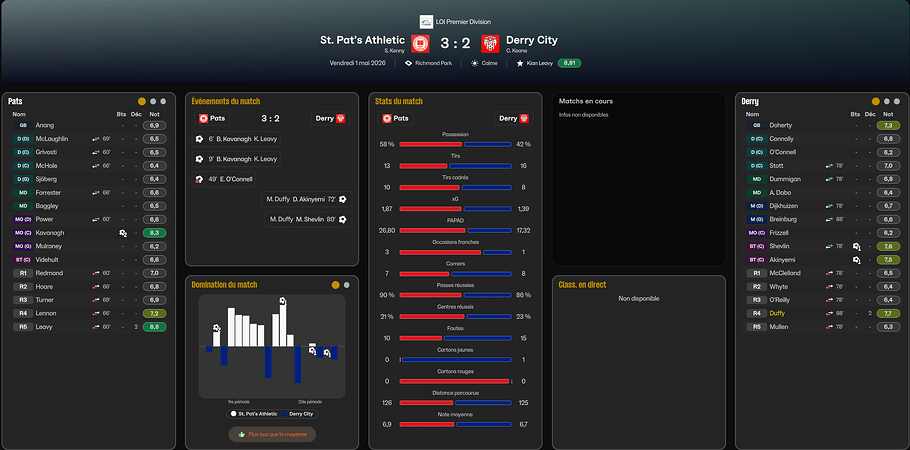Select the M. Duffy D. Akinyemi 72' goal event
The width and height of the screenshot is (910, 450).
[x=306, y=199]
